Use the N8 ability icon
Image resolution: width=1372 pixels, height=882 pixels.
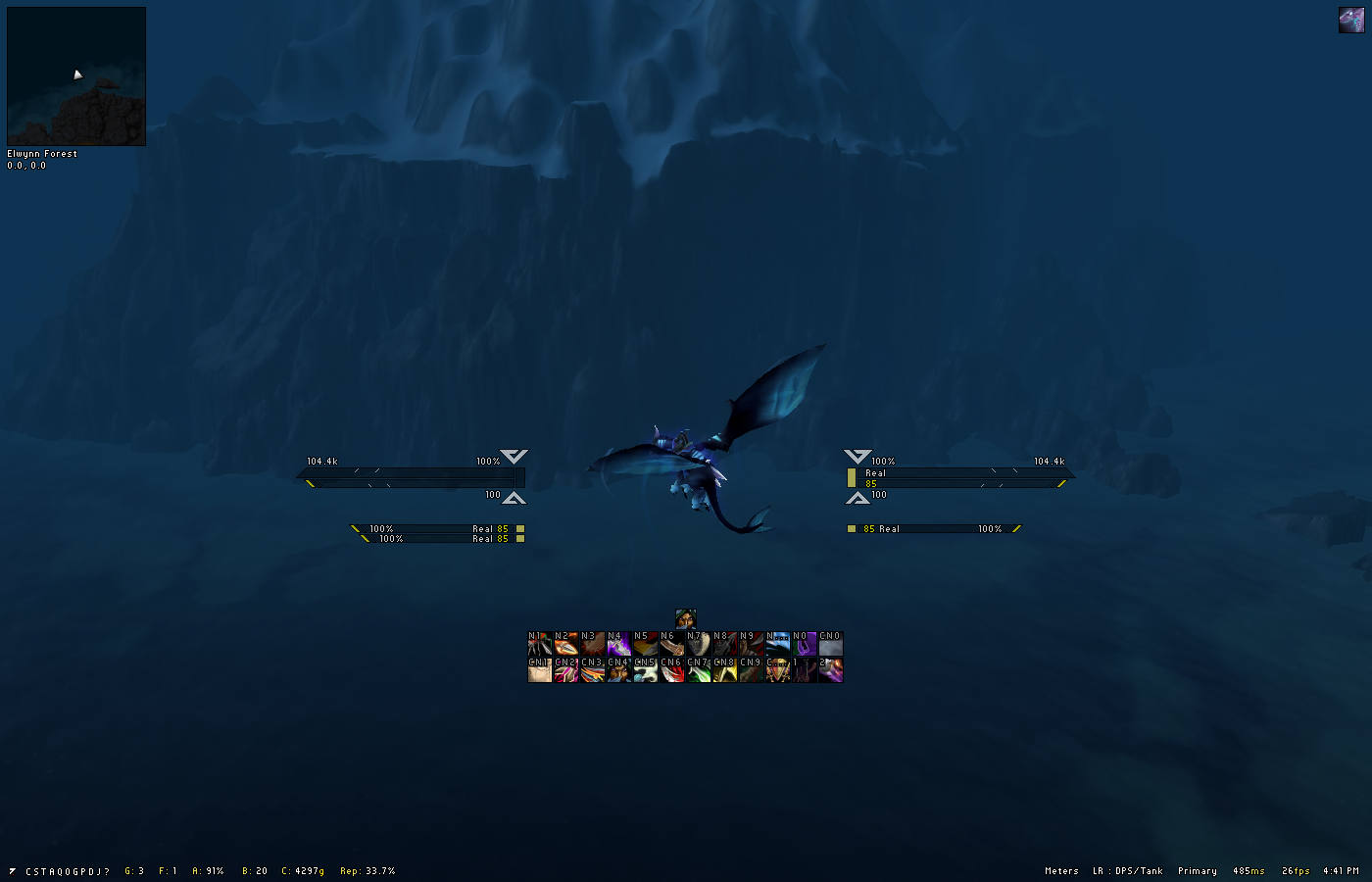tap(725, 644)
